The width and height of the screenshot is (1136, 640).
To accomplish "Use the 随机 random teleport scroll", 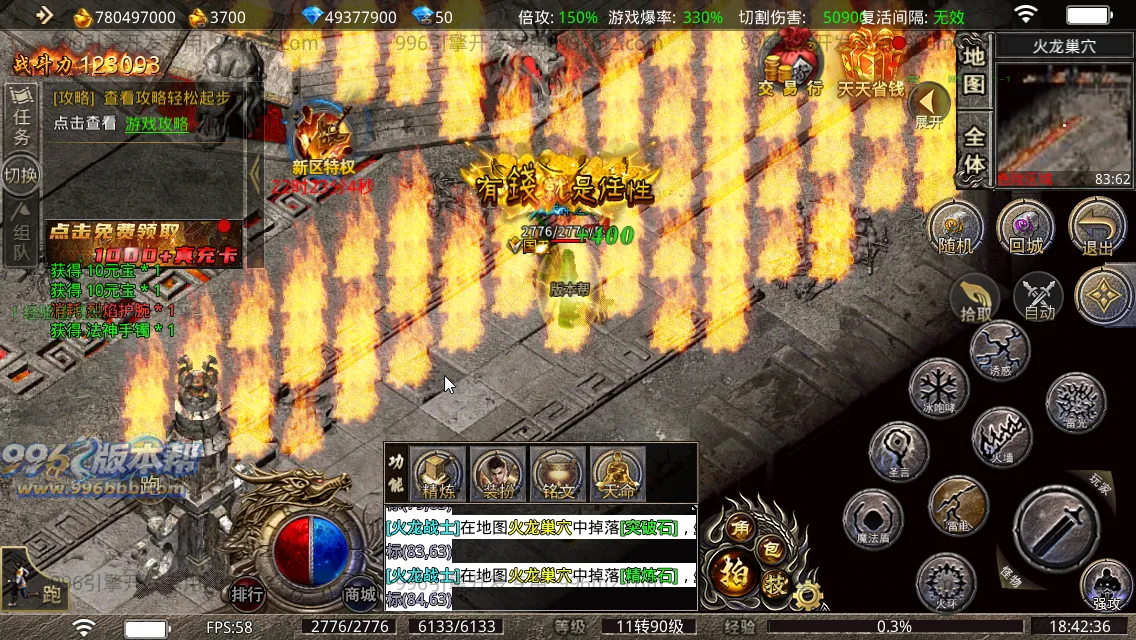I will (956, 227).
